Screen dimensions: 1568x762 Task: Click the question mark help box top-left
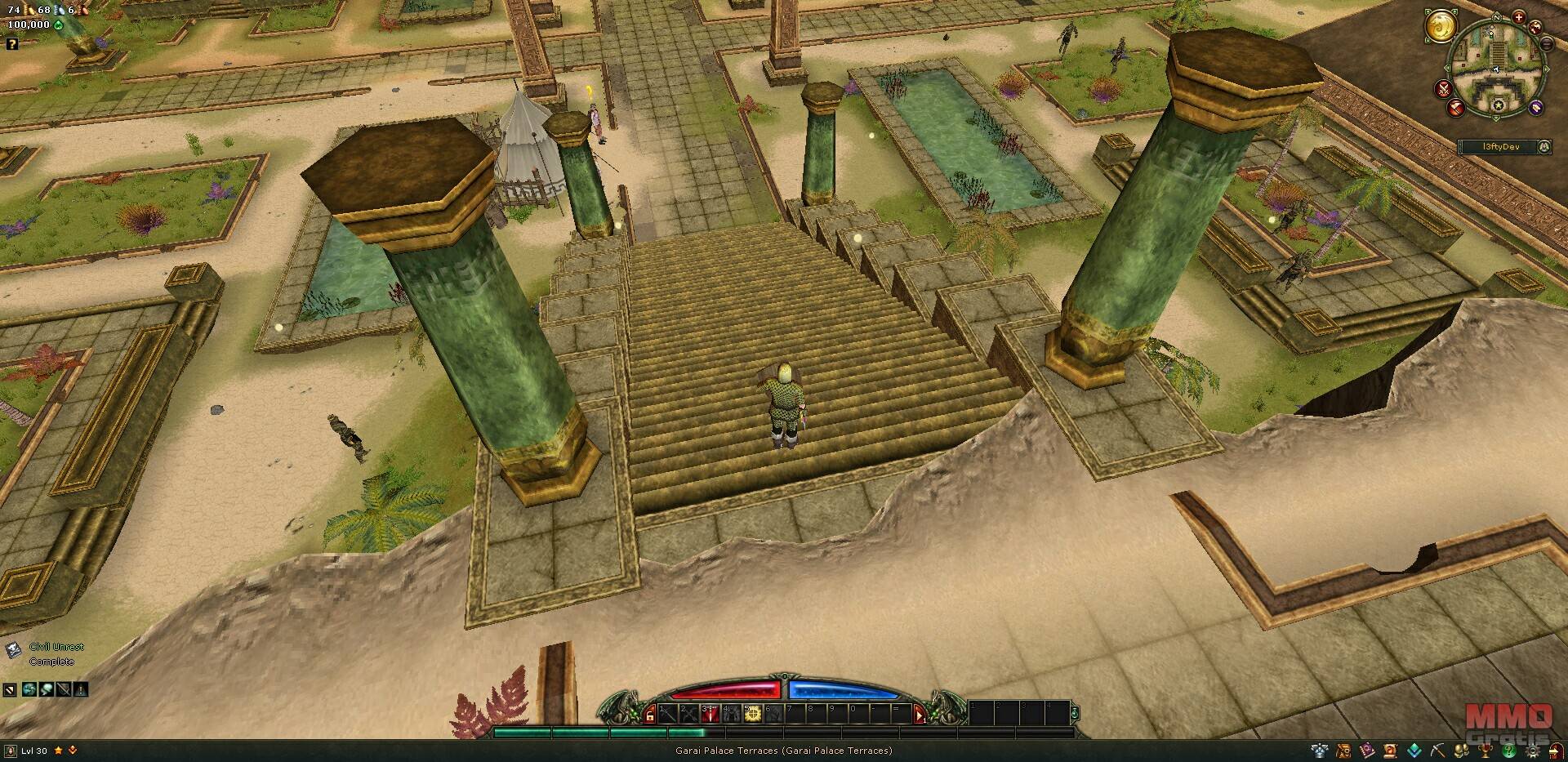(12, 44)
